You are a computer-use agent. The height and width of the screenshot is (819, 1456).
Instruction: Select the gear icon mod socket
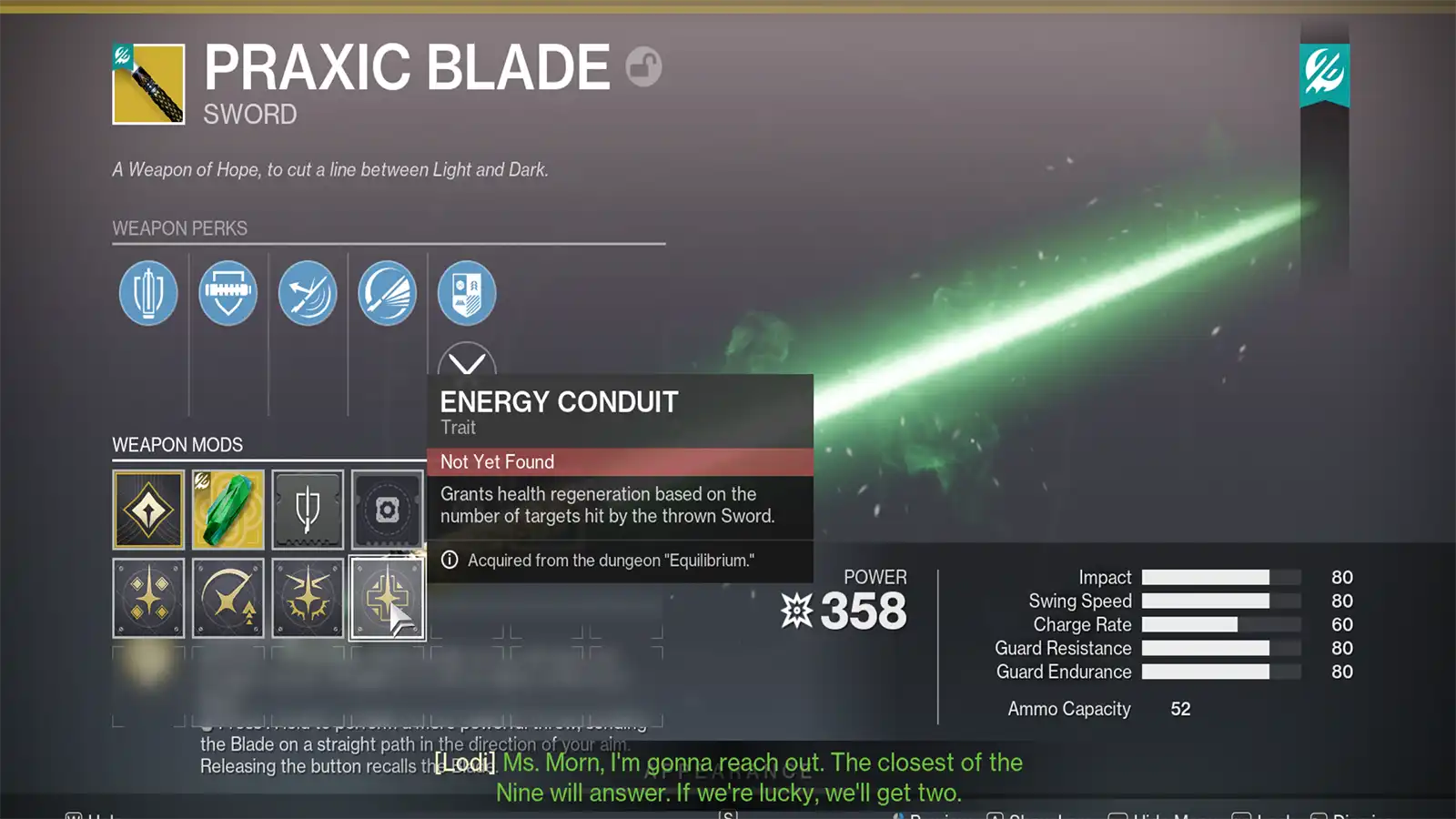coord(386,509)
